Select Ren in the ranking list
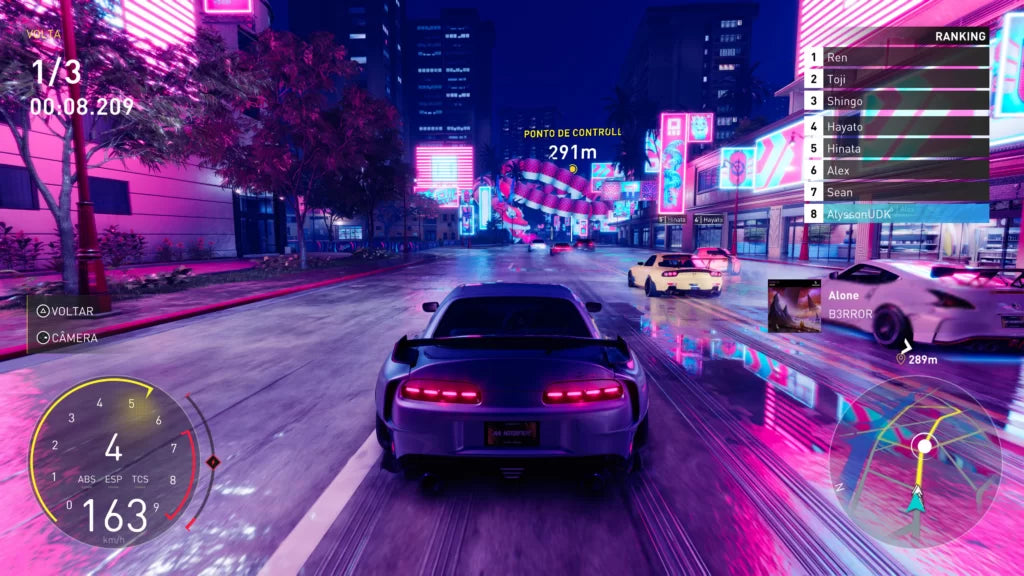The width and height of the screenshot is (1024, 576). tap(897, 58)
